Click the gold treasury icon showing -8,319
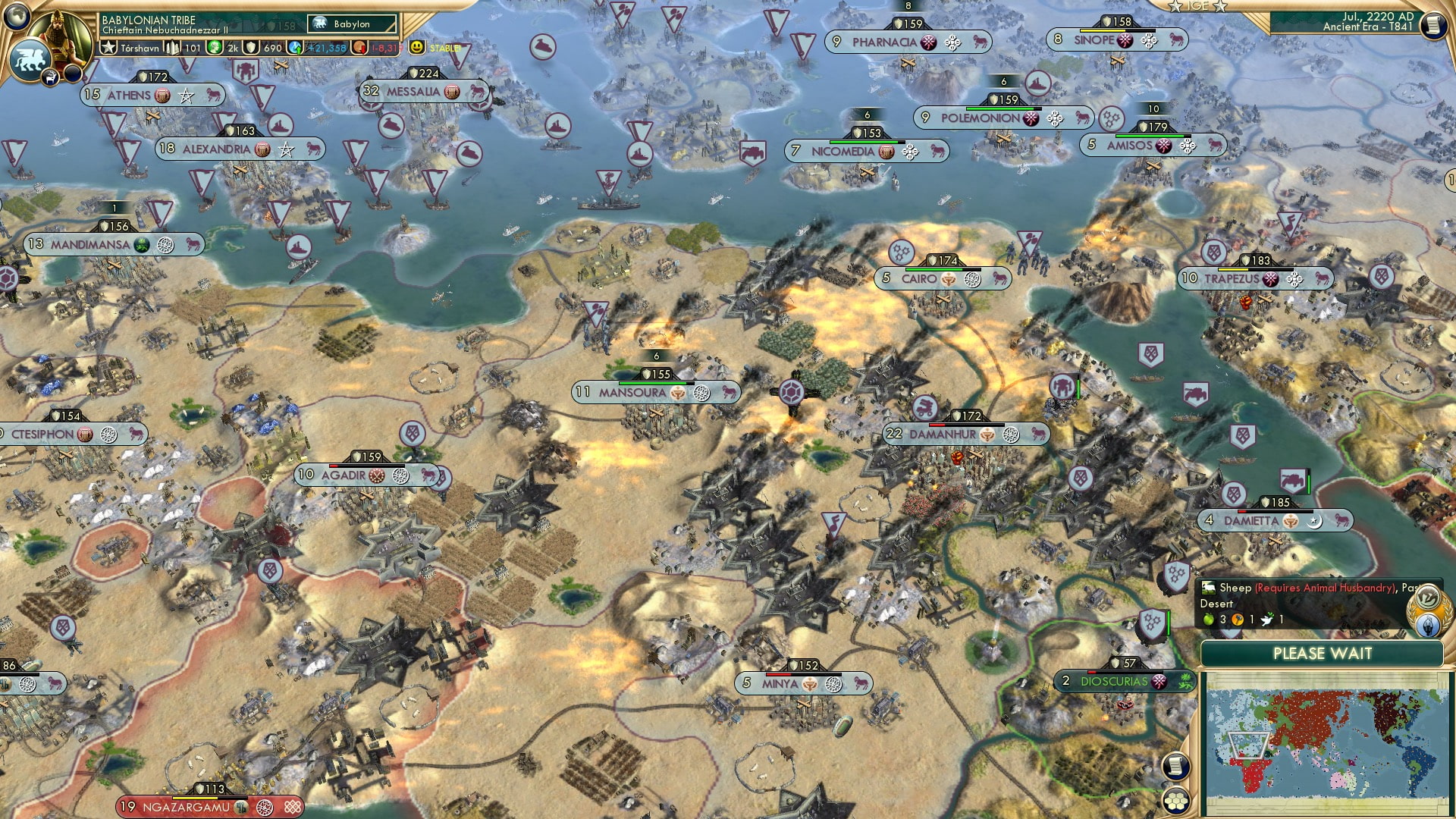 357,47
